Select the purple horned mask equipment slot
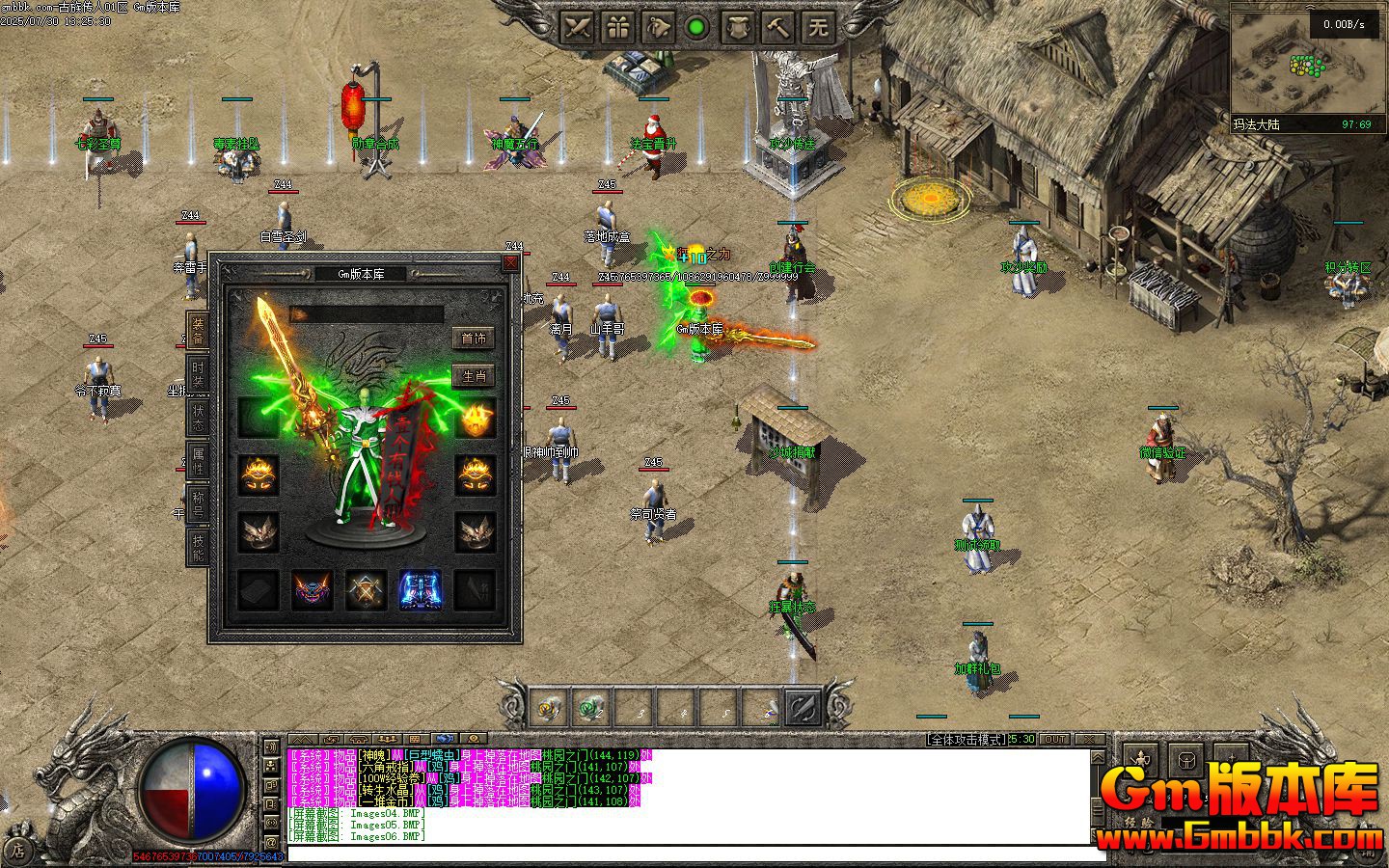 [313, 590]
